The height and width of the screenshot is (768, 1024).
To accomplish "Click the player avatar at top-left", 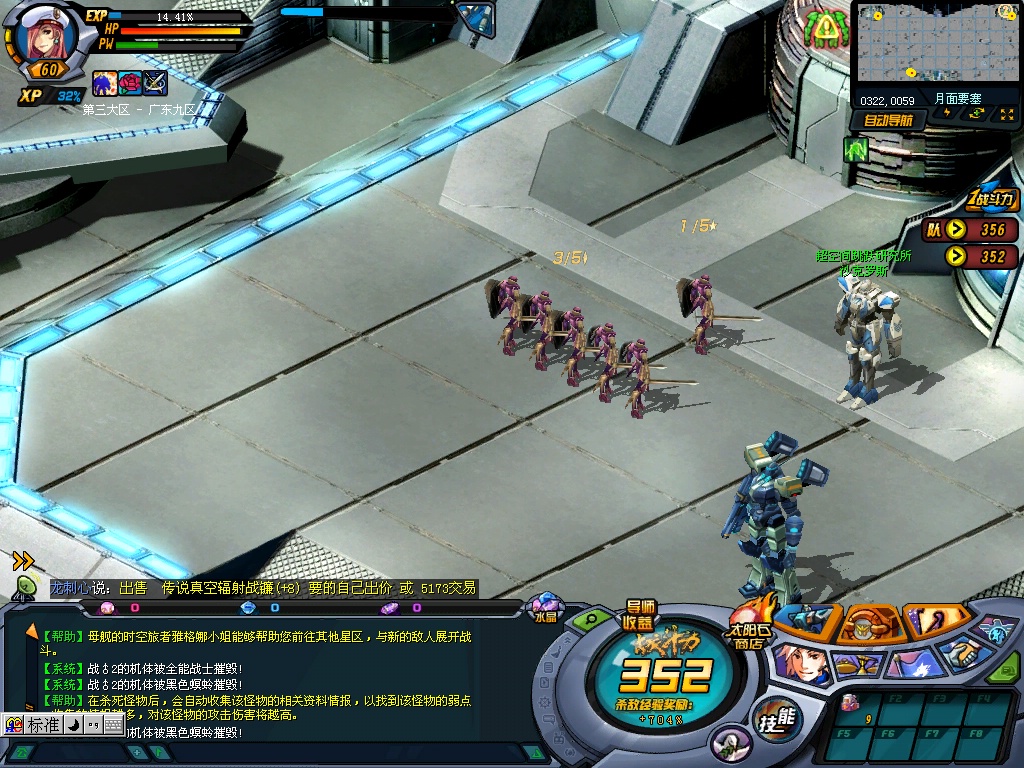I will (x=47, y=37).
